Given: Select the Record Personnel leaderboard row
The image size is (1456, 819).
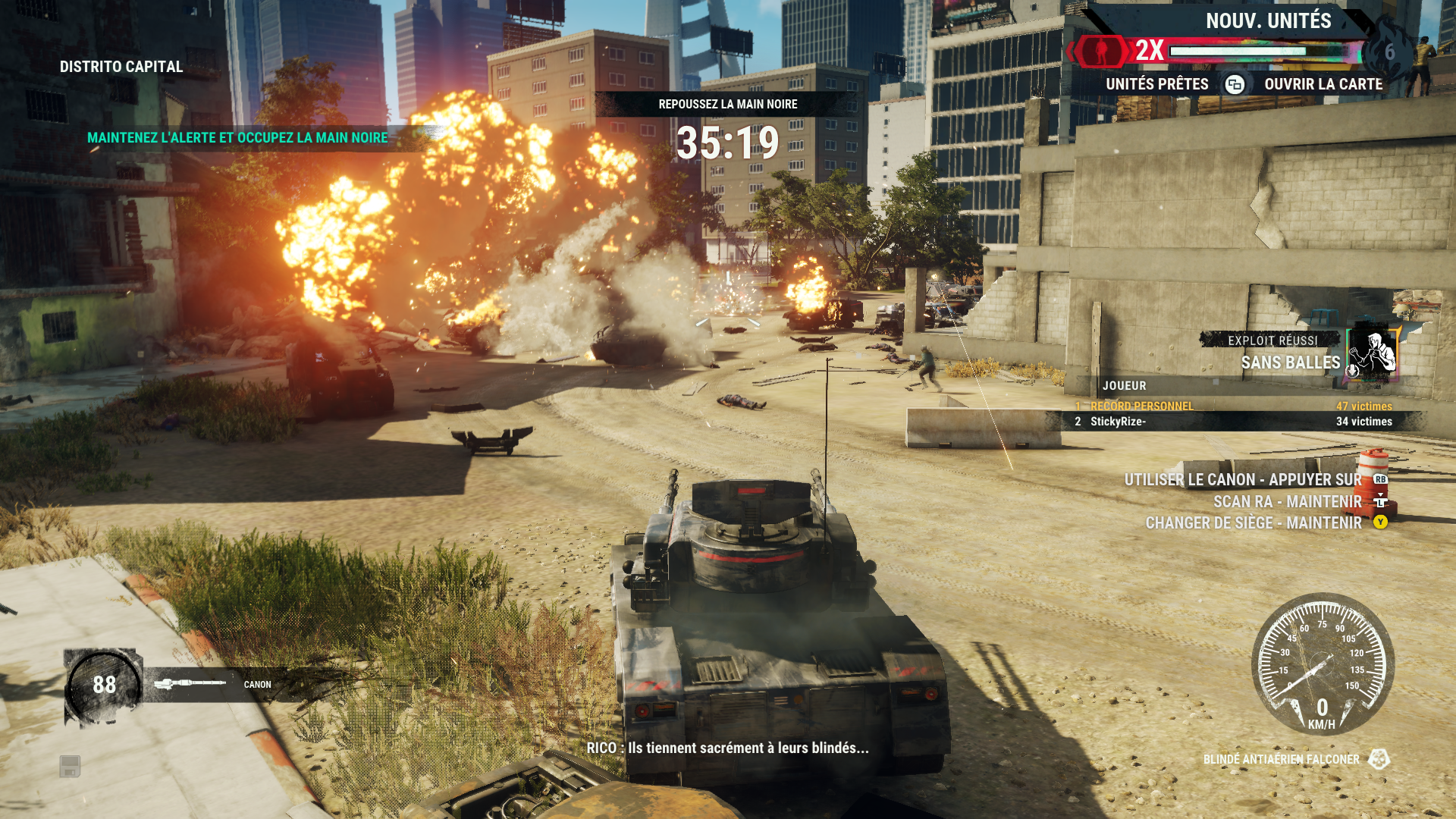Looking at the screenshot, I should tap(1233, 406).
